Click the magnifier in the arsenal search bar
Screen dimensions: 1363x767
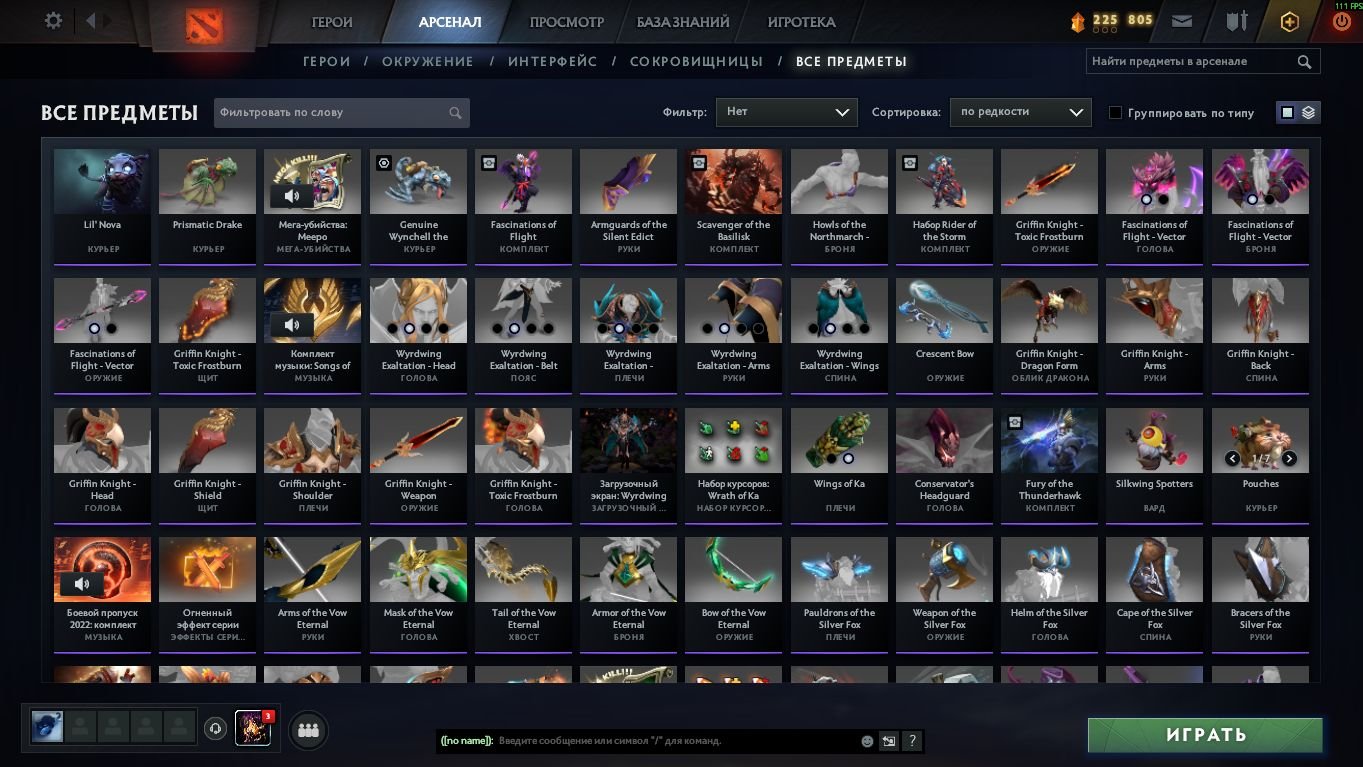(1304, 61)
